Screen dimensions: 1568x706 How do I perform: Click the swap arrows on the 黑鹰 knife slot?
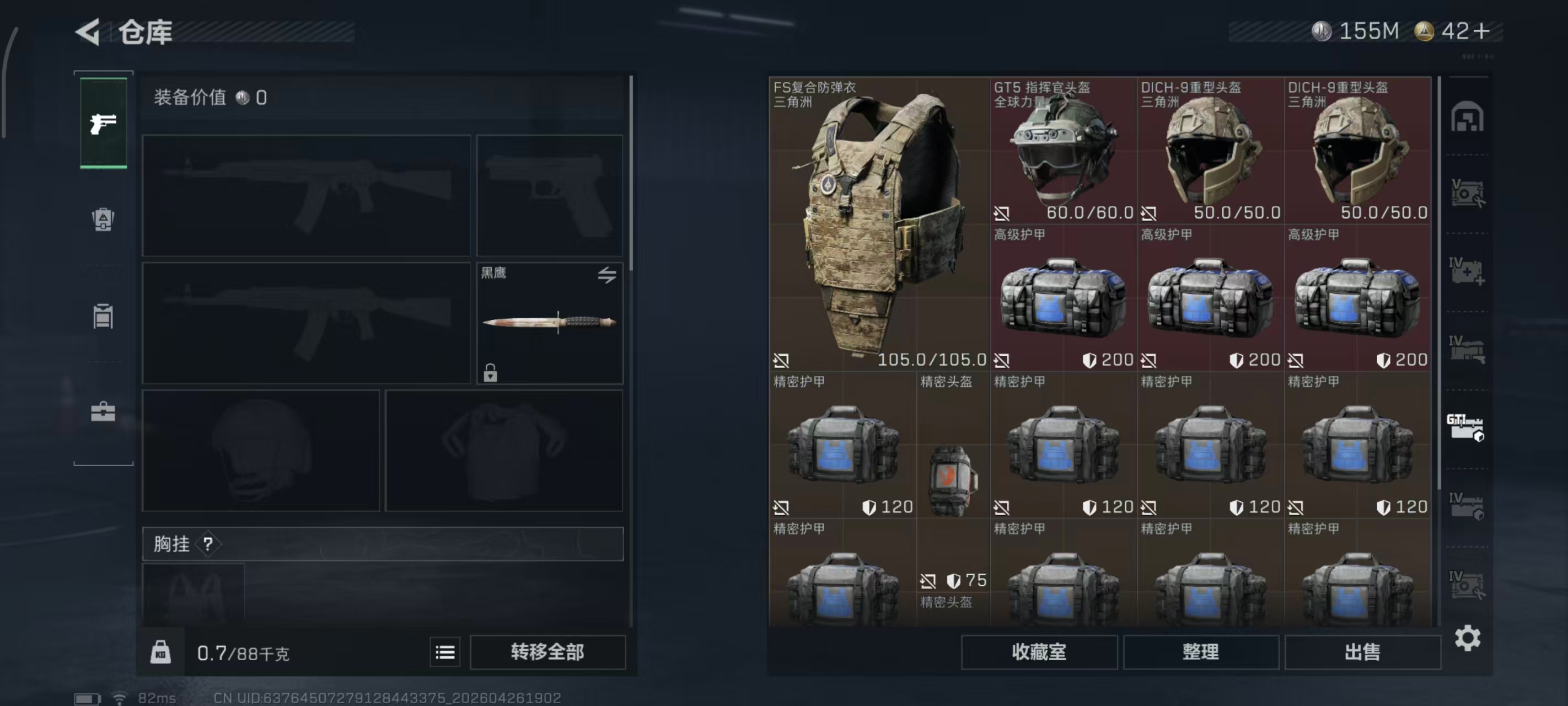606,275
